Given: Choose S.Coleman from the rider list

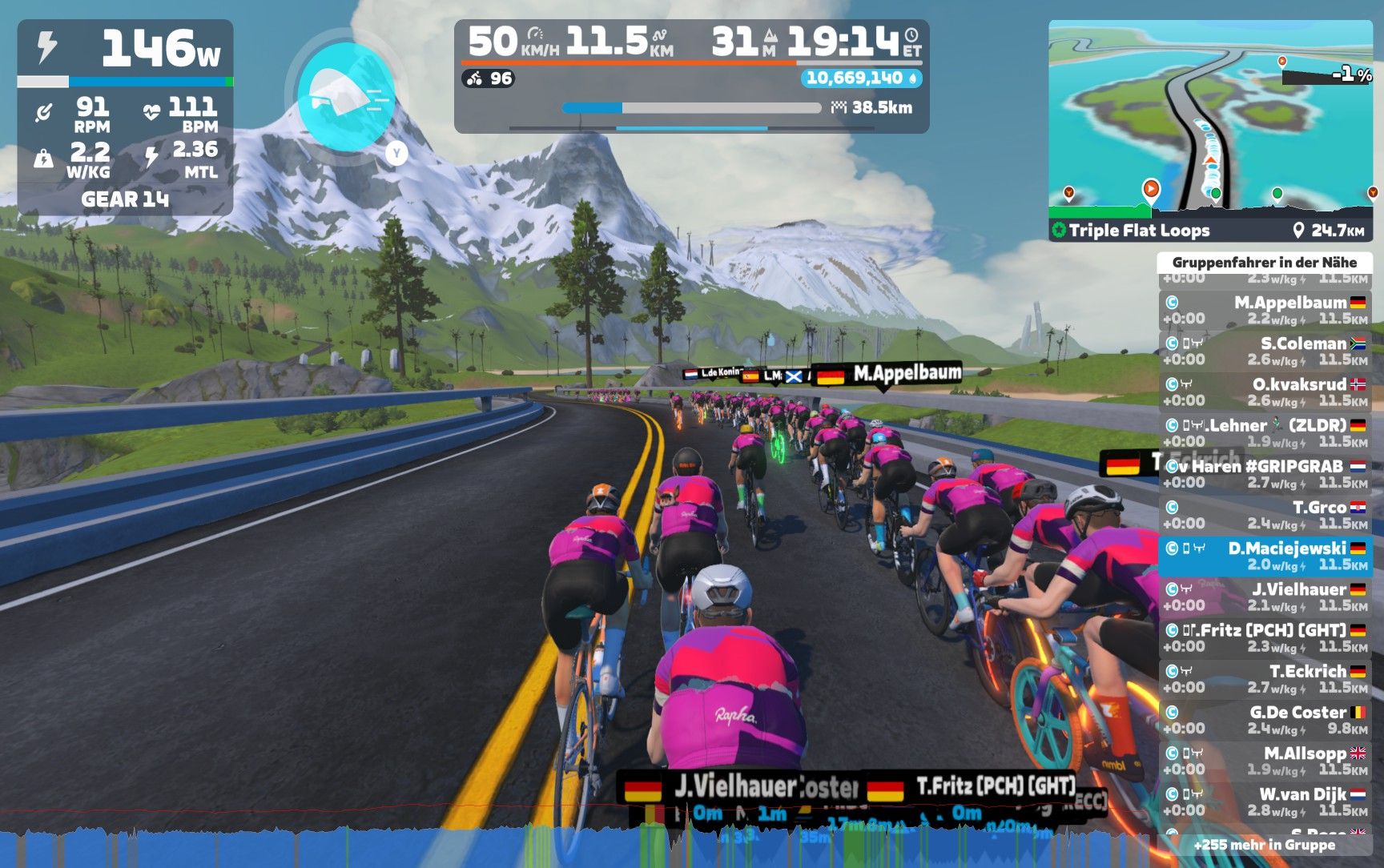Looking at the screenshot, I should tap(1265, 351).
